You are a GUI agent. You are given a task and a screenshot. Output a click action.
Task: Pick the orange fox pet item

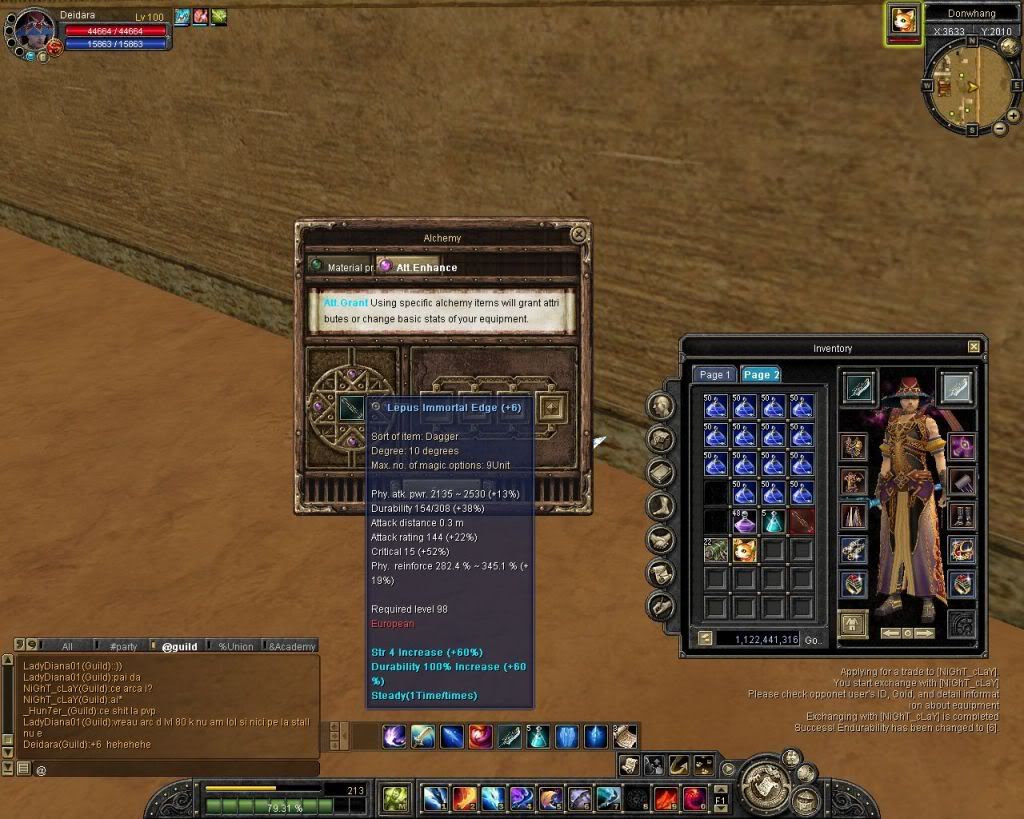744,549
